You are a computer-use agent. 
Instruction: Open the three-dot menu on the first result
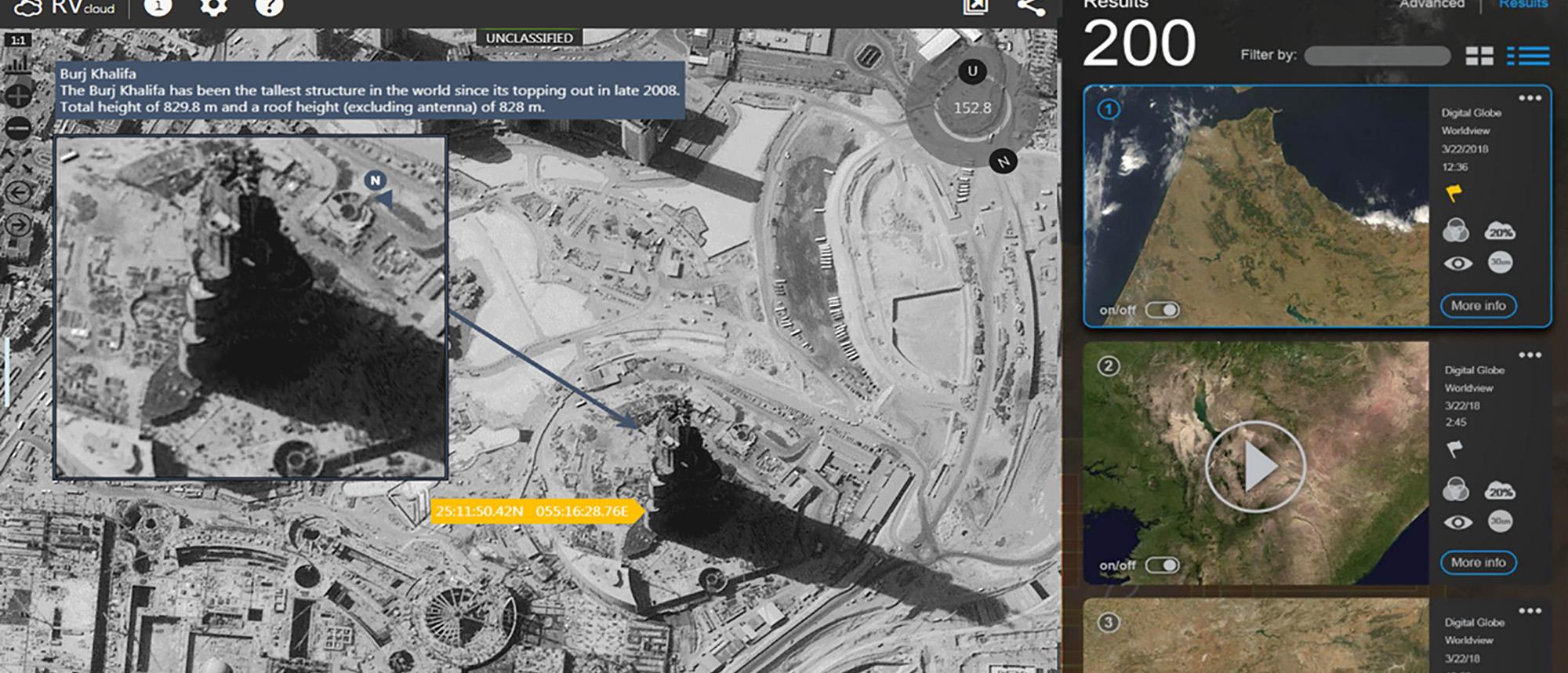(x=1530, y=96)
